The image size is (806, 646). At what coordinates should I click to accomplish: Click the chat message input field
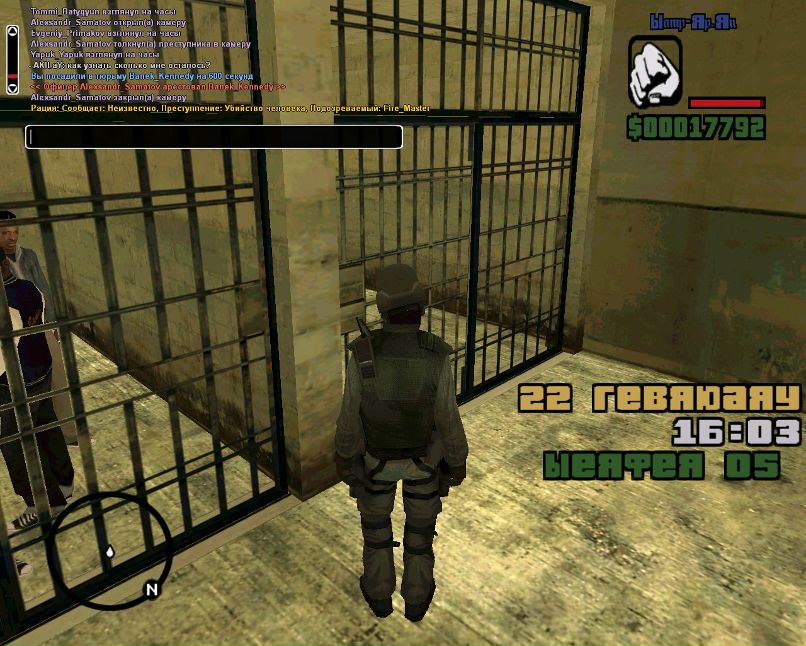tap(214, 137)
